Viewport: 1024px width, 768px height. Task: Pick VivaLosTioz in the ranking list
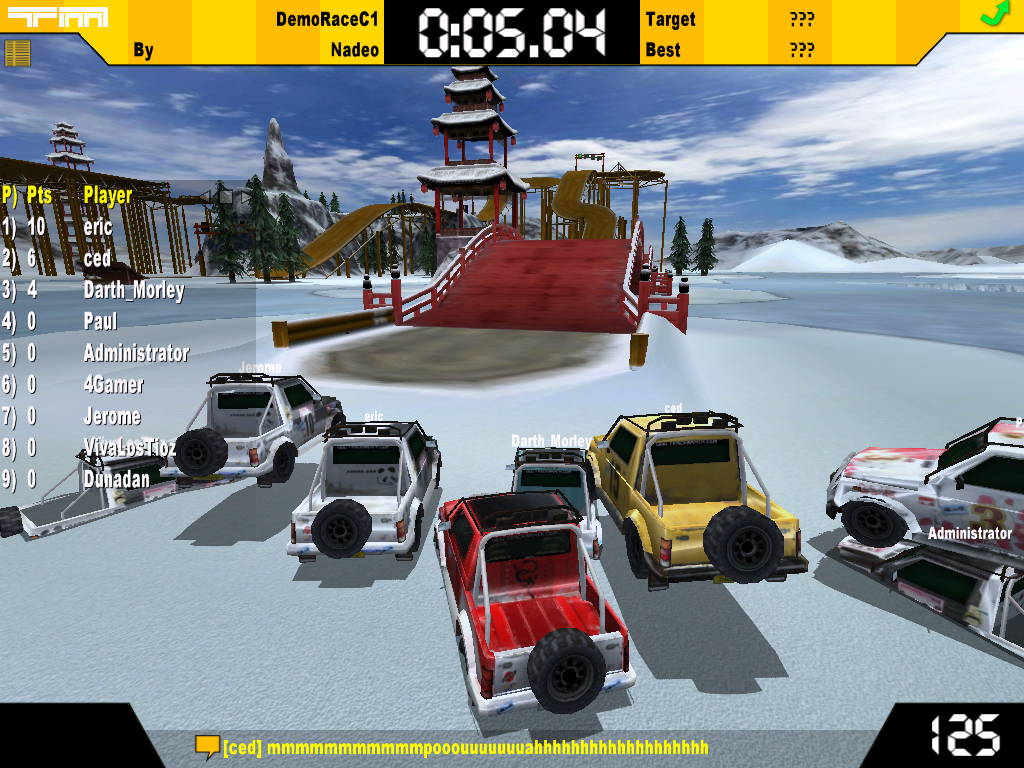click(x=129, y=447)
